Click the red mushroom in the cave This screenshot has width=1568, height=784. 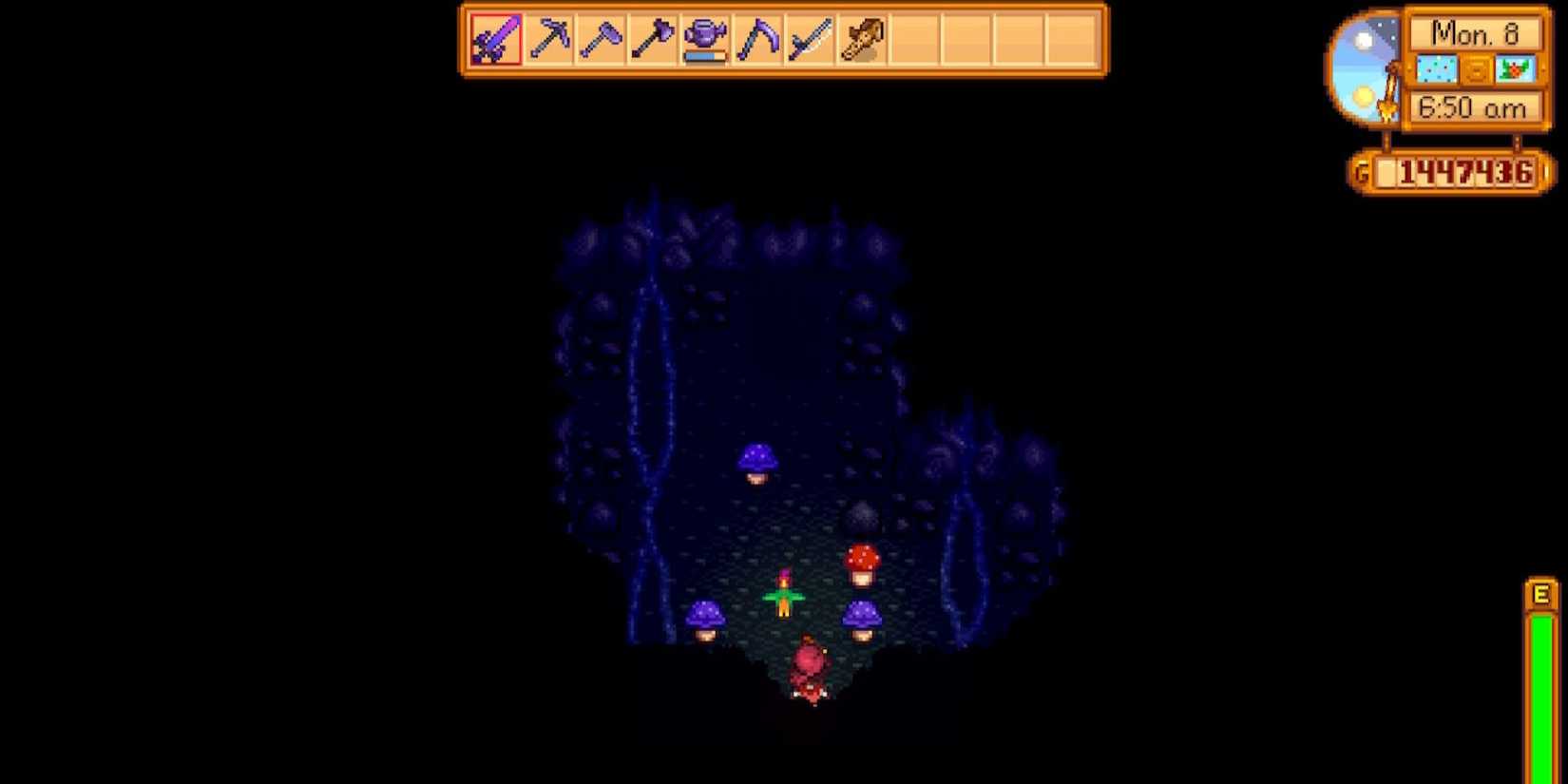point(863,563)
